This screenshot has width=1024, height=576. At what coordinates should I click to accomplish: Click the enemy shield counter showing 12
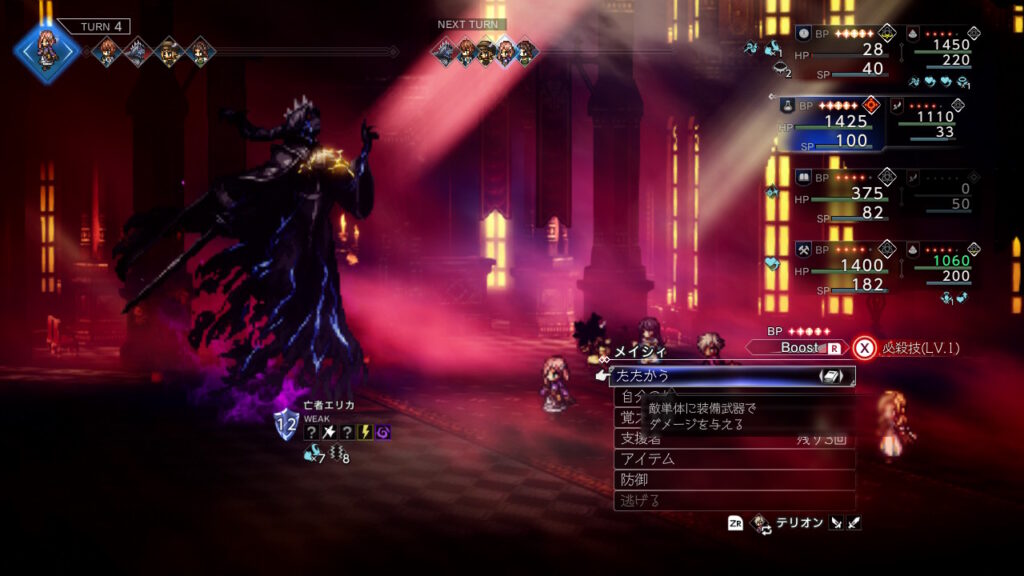[x=286, y=425]
